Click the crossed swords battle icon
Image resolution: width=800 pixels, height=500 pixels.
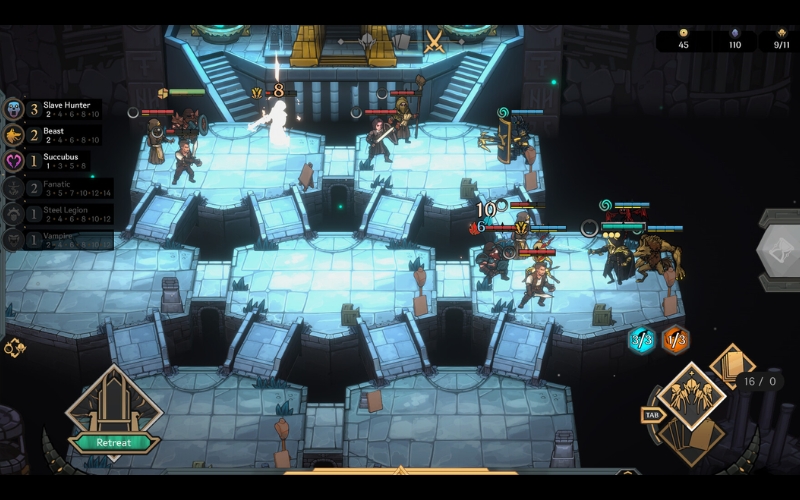coord(434,41)
